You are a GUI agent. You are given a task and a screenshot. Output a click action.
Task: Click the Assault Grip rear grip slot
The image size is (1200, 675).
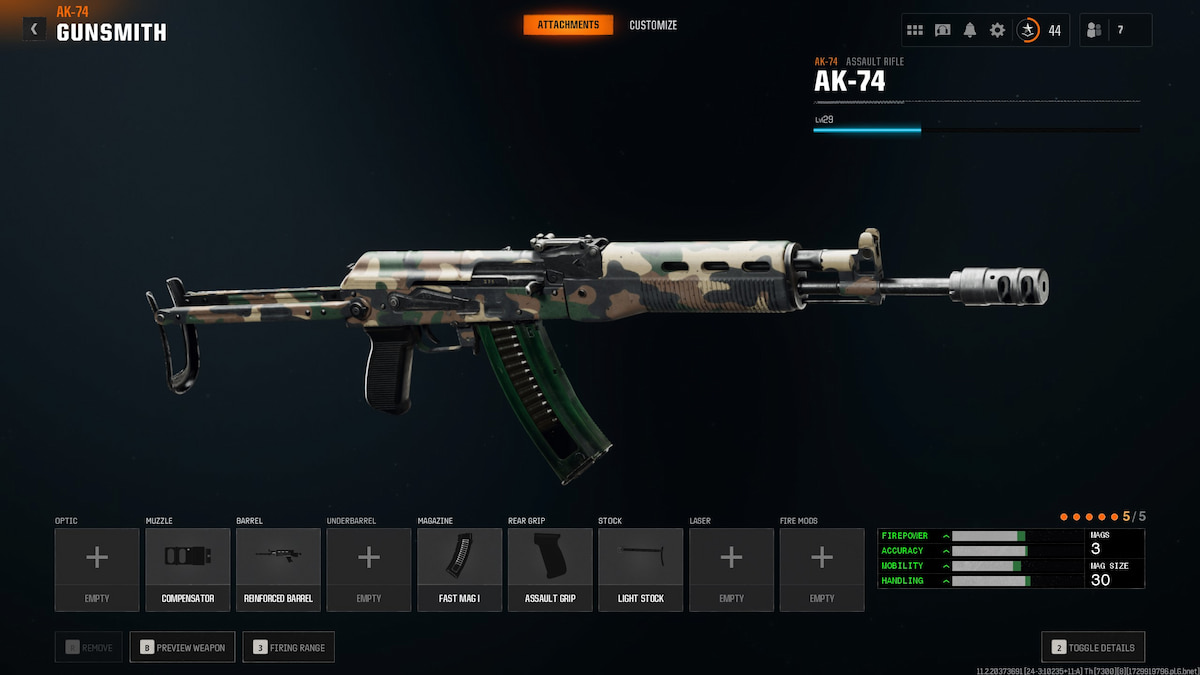point(550,569)
